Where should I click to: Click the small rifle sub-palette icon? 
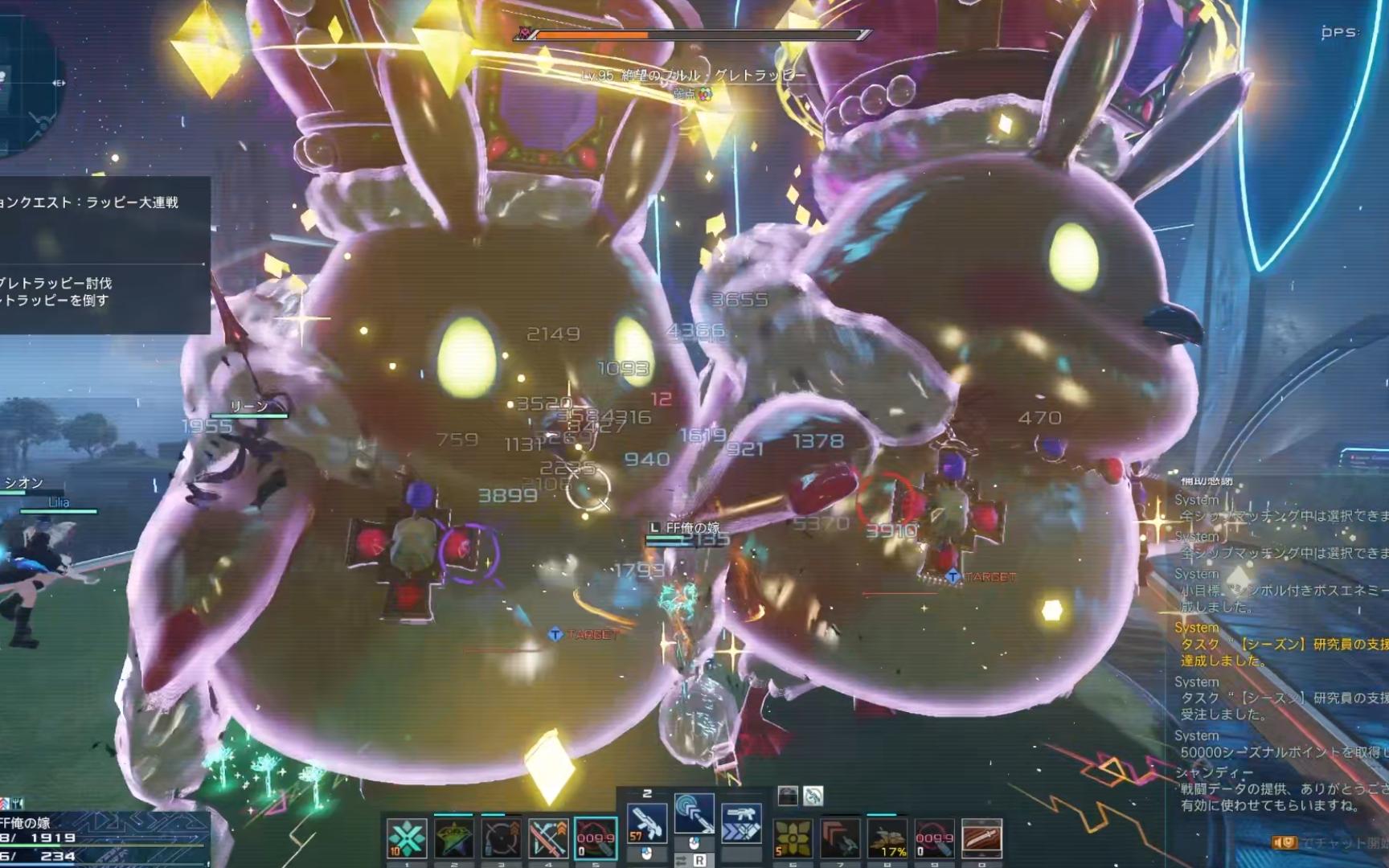pos(813,796)
